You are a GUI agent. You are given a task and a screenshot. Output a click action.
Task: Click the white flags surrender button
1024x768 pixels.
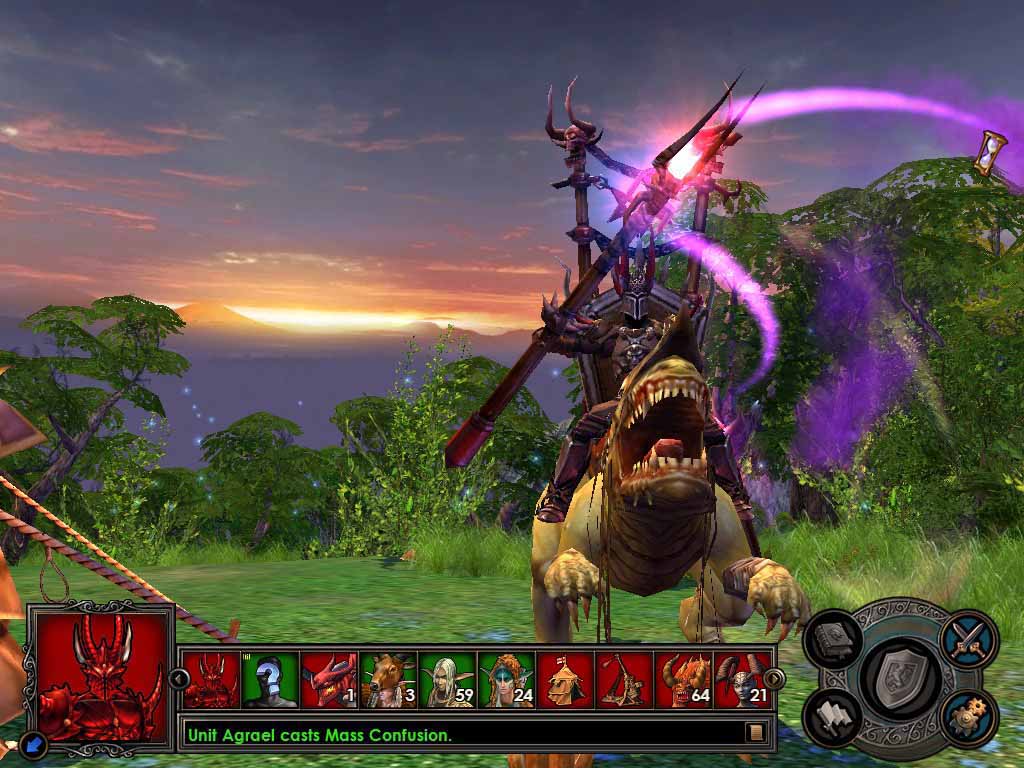coord(832,717)
